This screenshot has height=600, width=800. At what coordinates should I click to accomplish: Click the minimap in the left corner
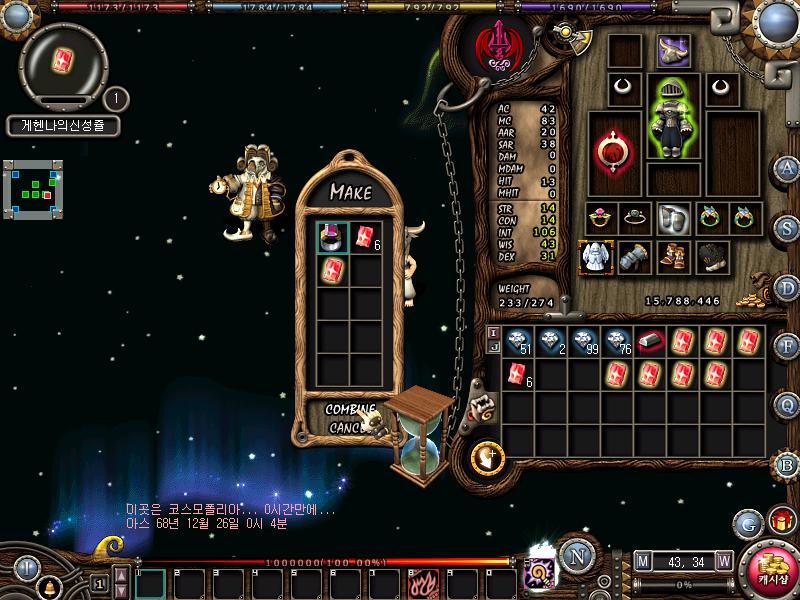tap(32, 186)
